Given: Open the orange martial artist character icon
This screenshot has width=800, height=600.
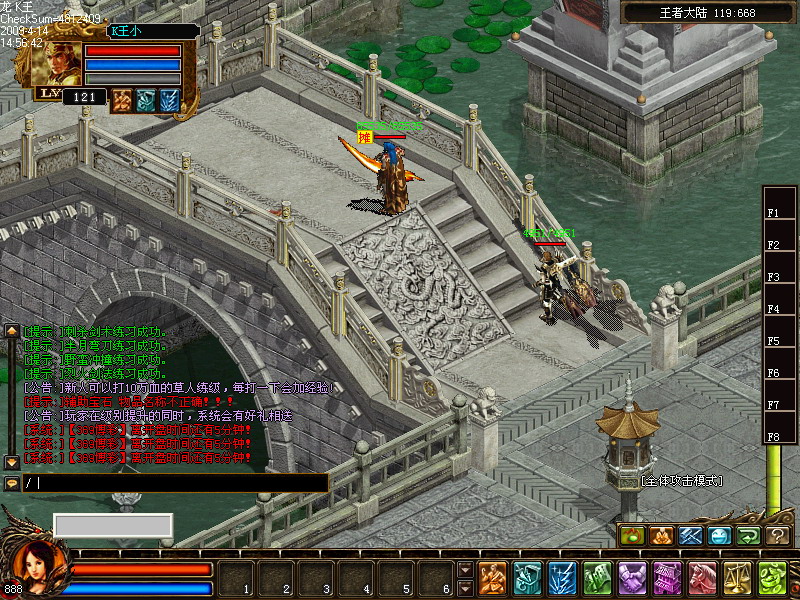Looking at the screenshot, I should tap(492, 578).
